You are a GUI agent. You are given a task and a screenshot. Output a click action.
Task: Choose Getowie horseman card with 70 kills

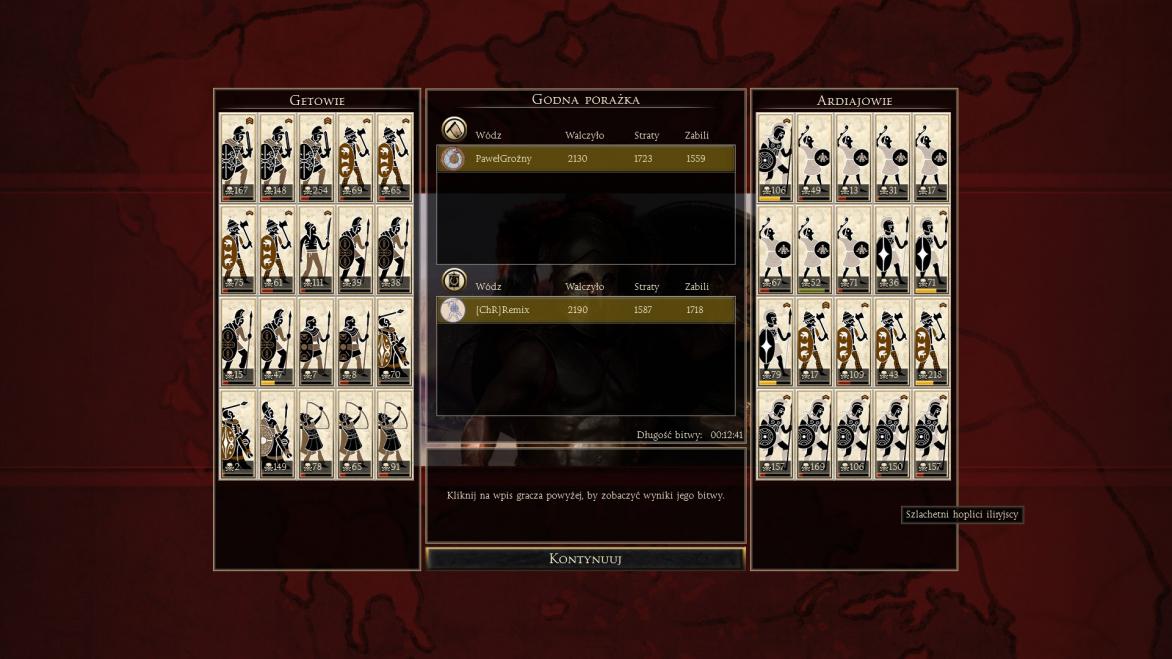pyautogui.click(x=393, y=342)
